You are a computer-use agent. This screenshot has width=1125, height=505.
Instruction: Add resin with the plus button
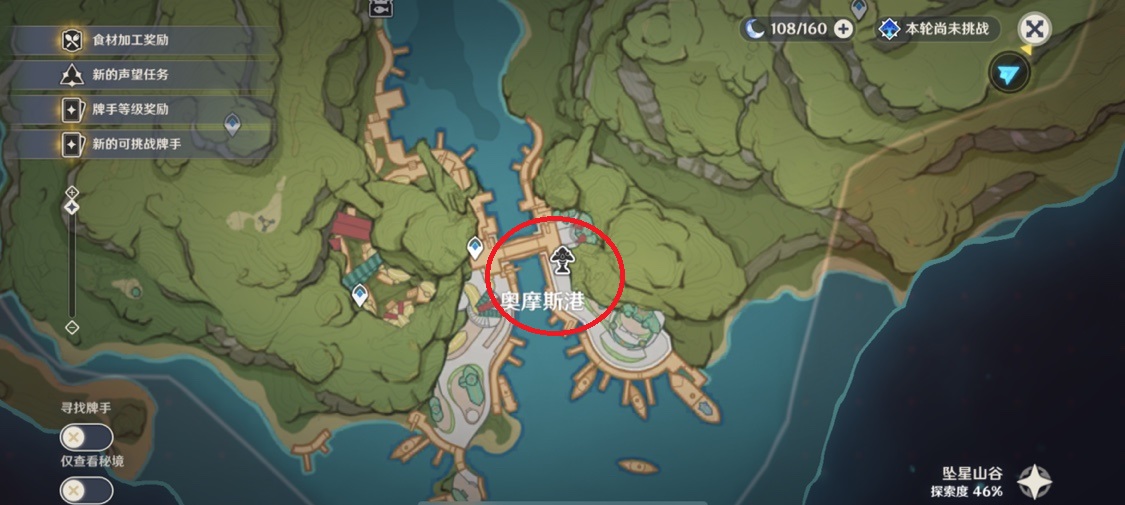pyautogui.click(x=843, y=29)
